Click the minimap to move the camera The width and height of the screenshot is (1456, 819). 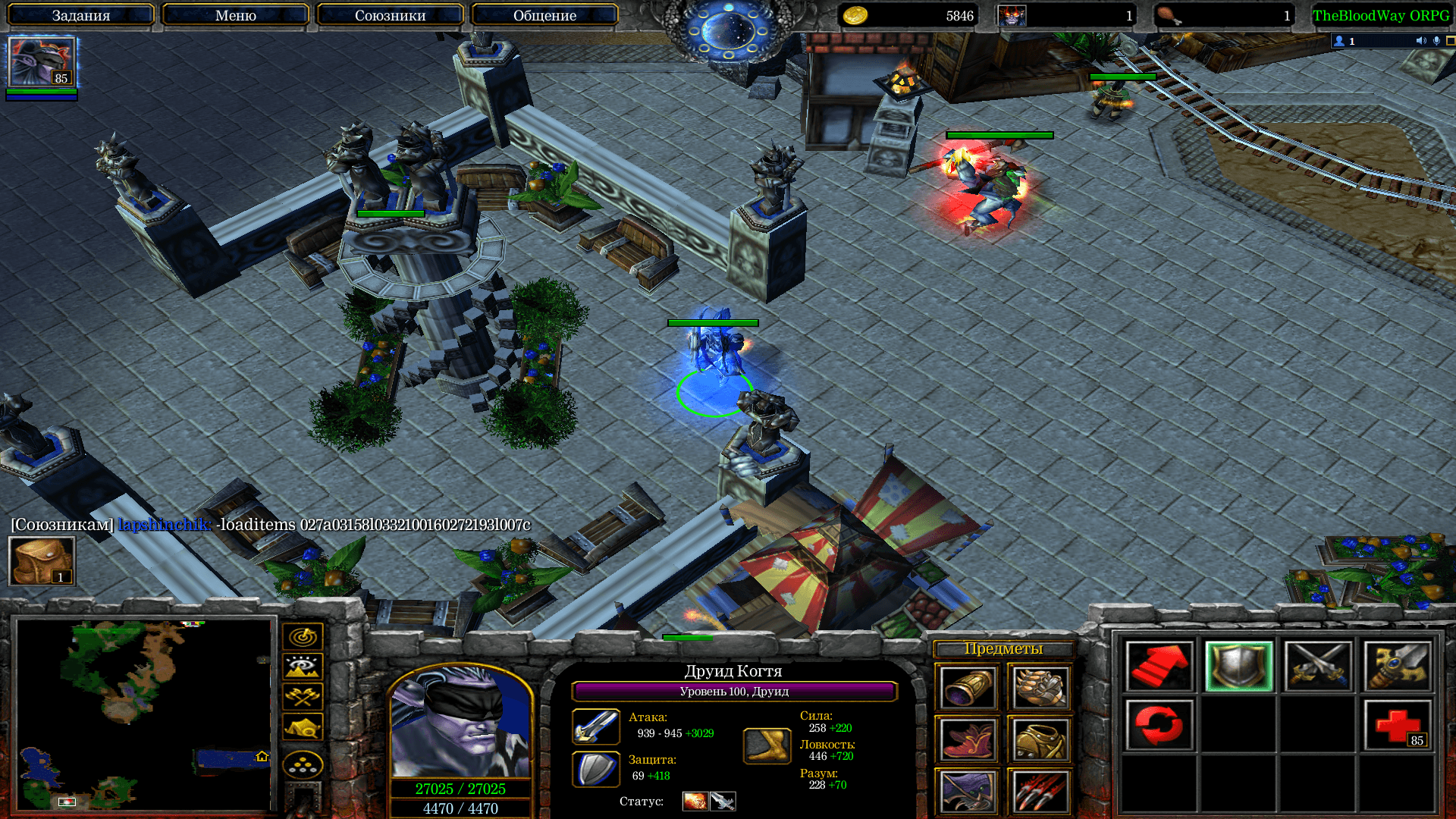144,714
